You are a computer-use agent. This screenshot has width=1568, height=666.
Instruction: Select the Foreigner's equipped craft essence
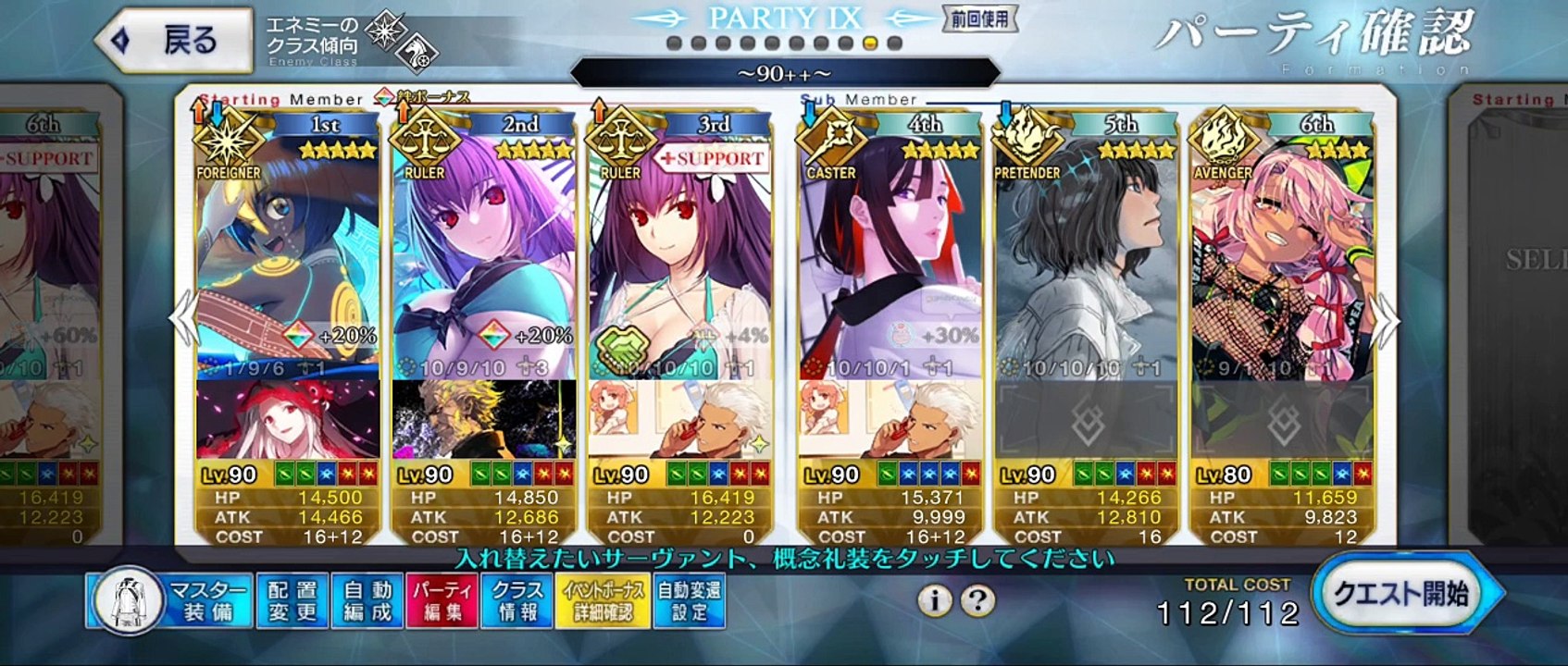click(x=288, y=419)
